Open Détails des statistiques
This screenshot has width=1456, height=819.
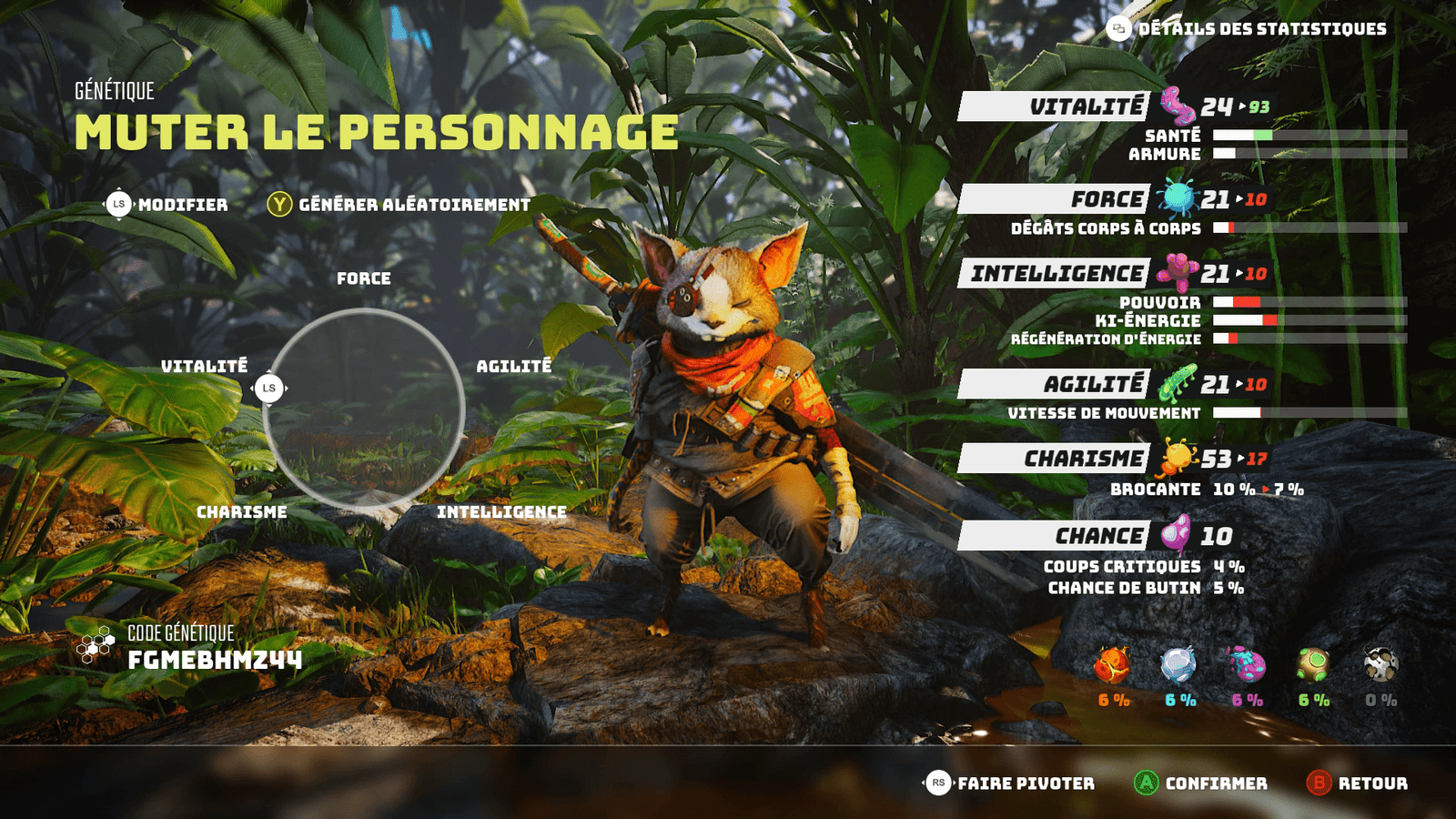coord(1247,29)
